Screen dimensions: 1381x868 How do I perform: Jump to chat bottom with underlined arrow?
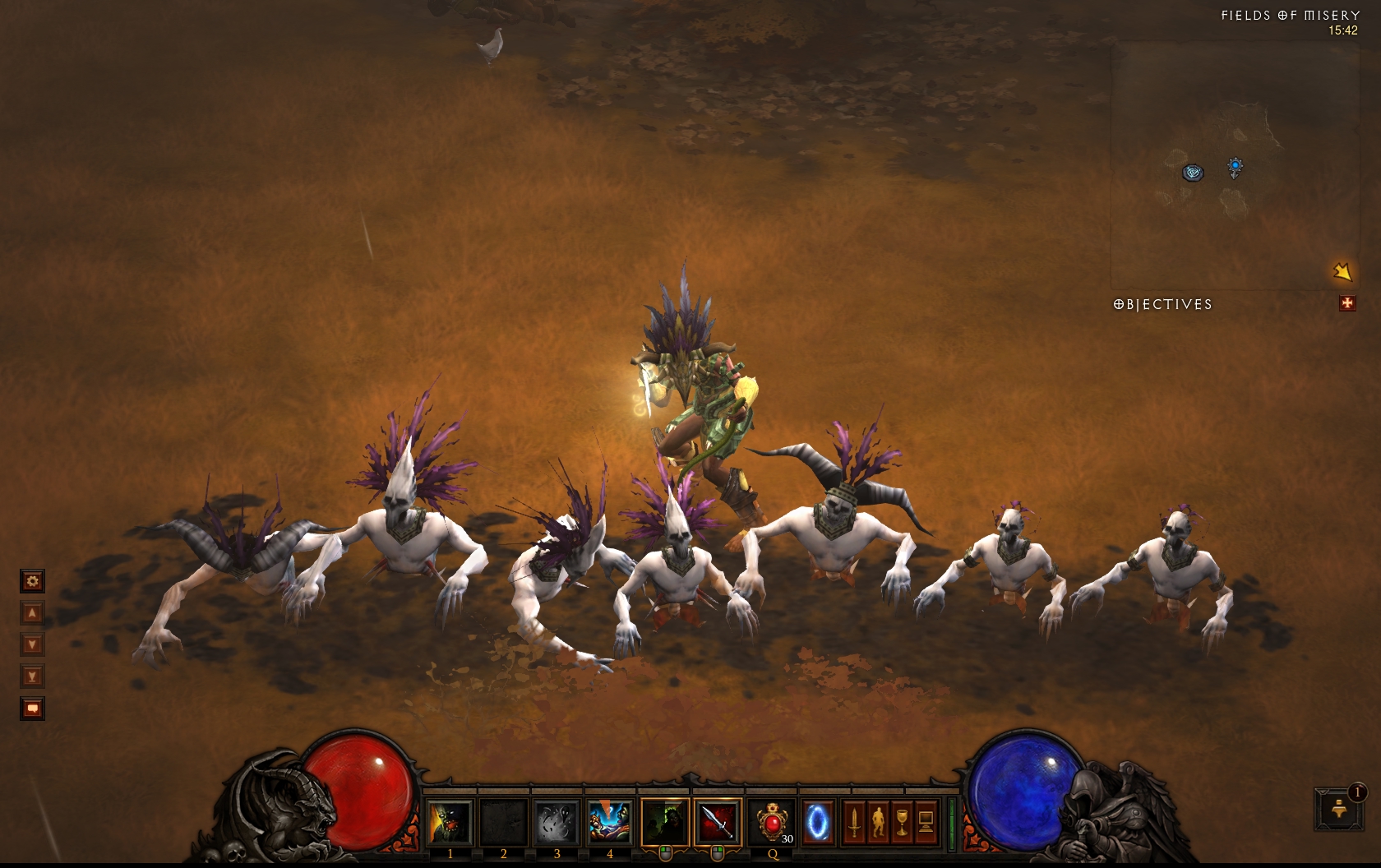coord(32,676)
